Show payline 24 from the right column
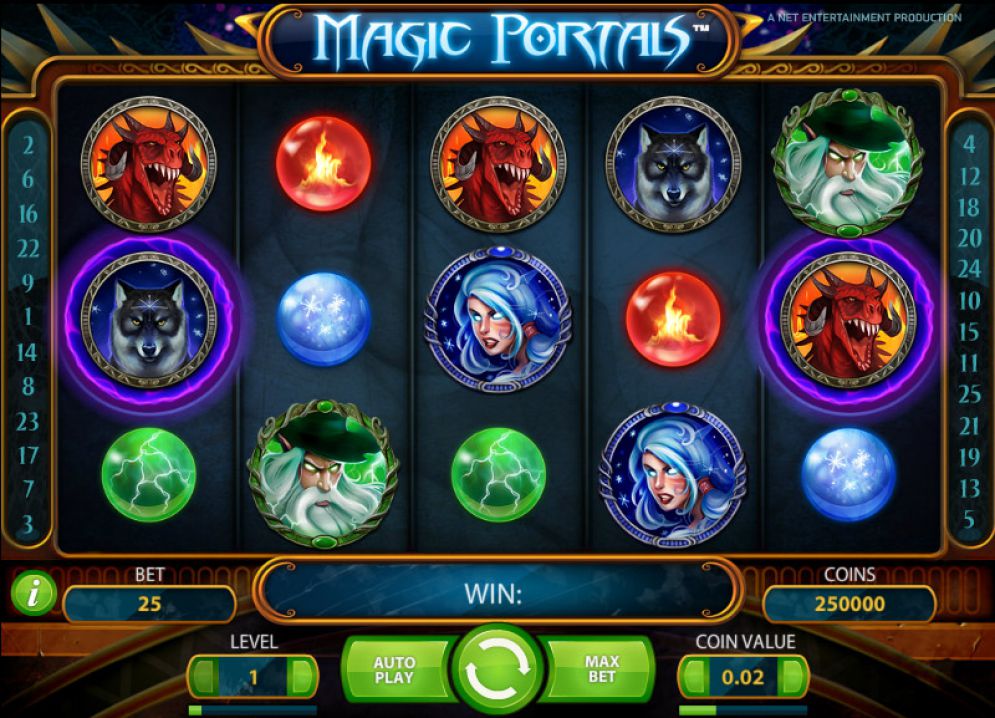 pos(969,268)
